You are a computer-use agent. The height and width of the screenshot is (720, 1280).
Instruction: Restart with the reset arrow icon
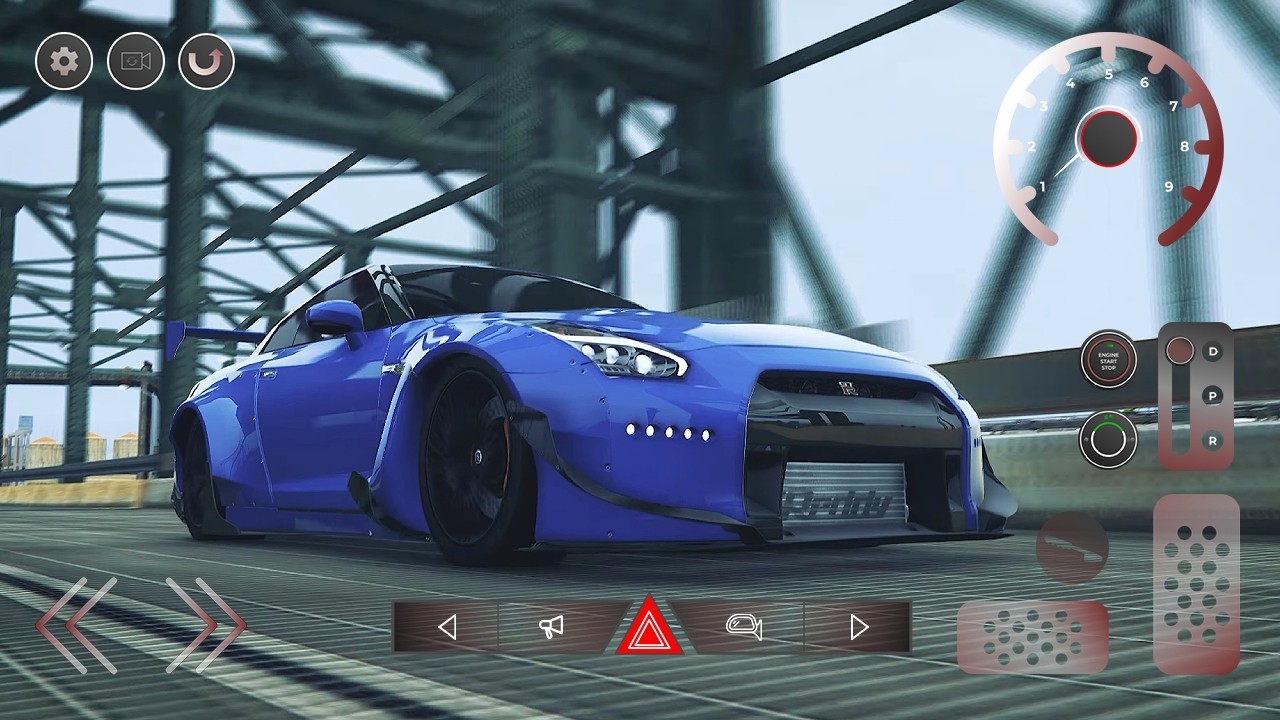coord(205,62)
